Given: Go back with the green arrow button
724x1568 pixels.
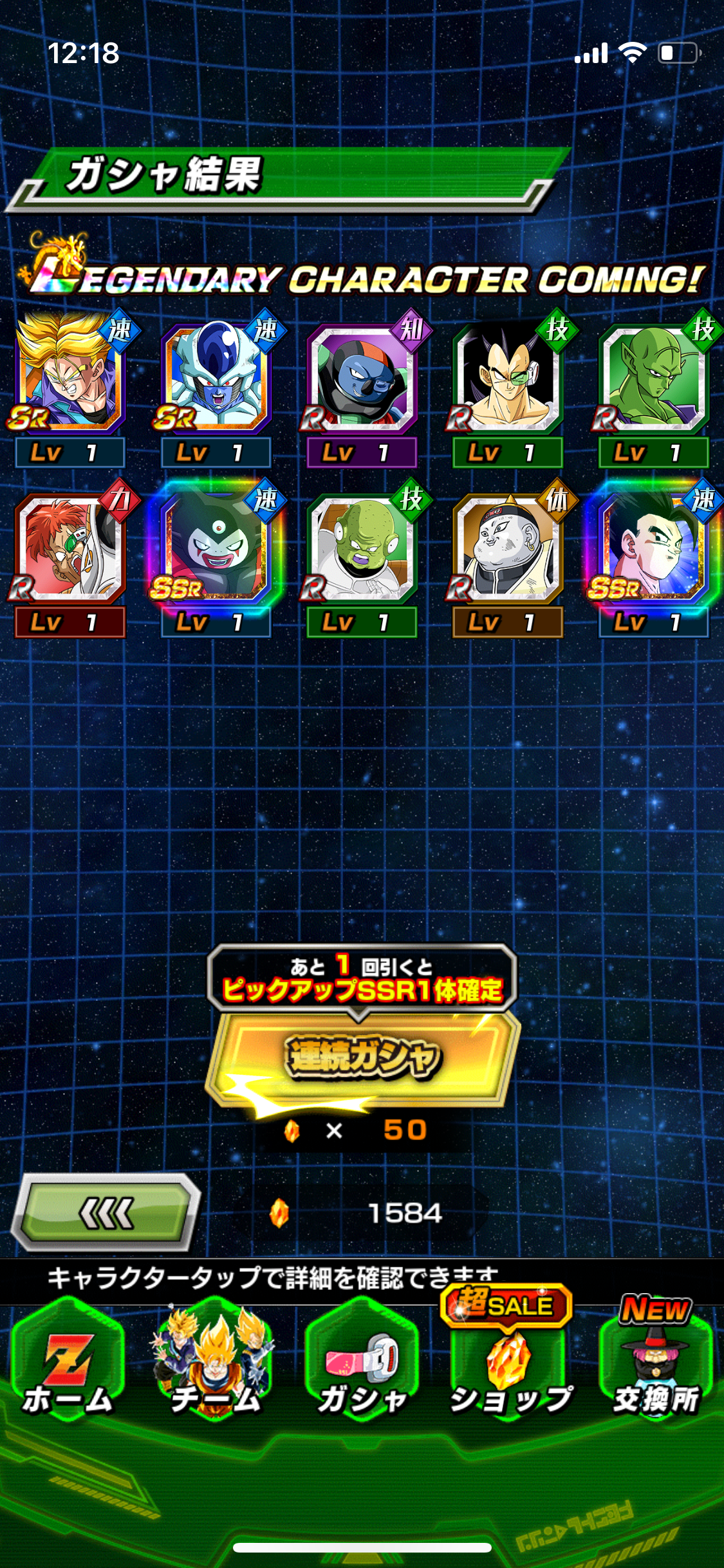Looking at the screenshot, I should pos(107,1213).
